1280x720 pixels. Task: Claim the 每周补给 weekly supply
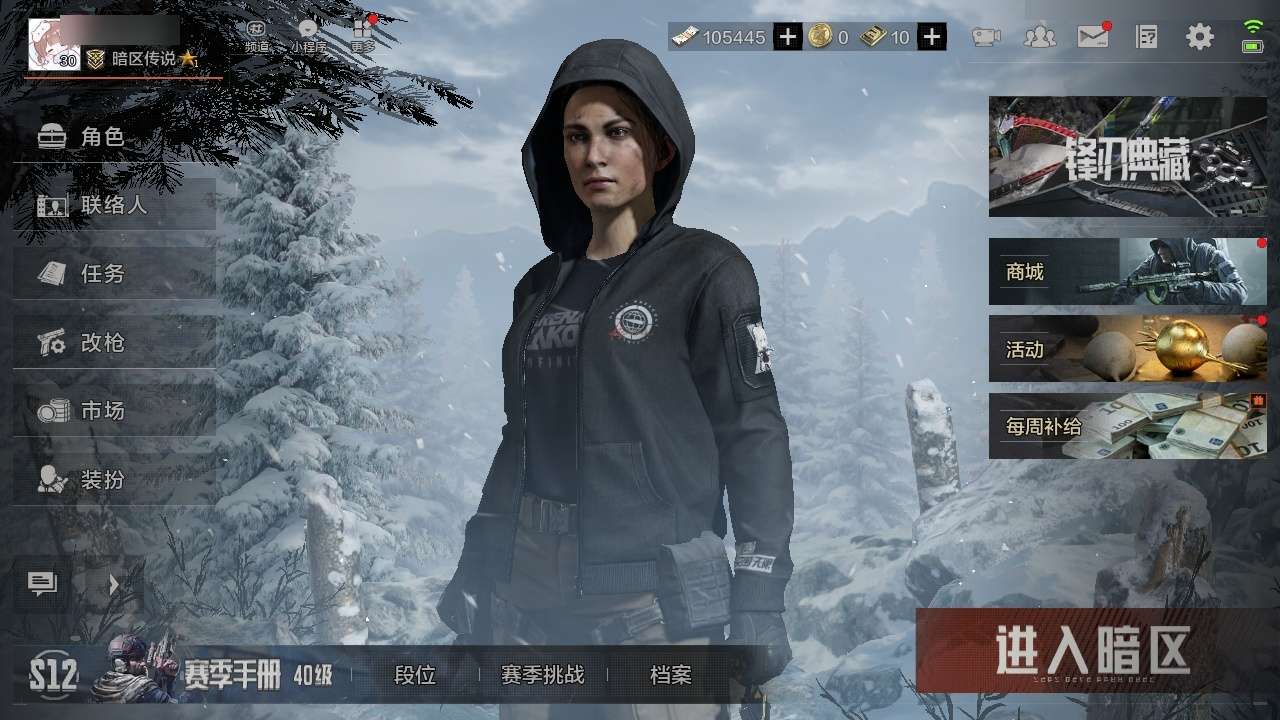[x=1127, y=426]
